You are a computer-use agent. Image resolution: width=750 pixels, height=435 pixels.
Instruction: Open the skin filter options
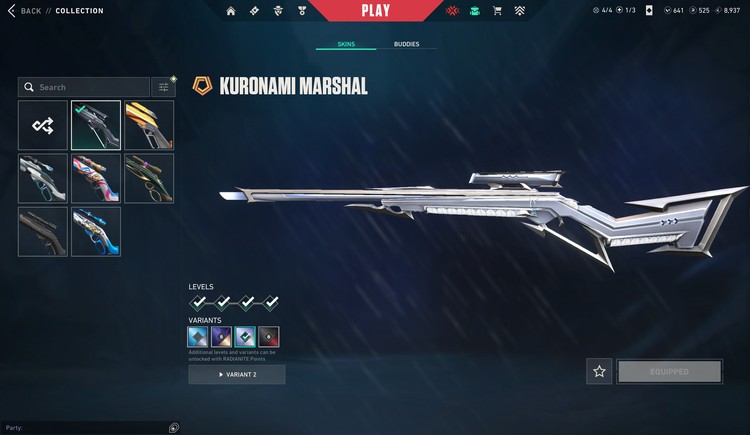(x=163, y=87)
